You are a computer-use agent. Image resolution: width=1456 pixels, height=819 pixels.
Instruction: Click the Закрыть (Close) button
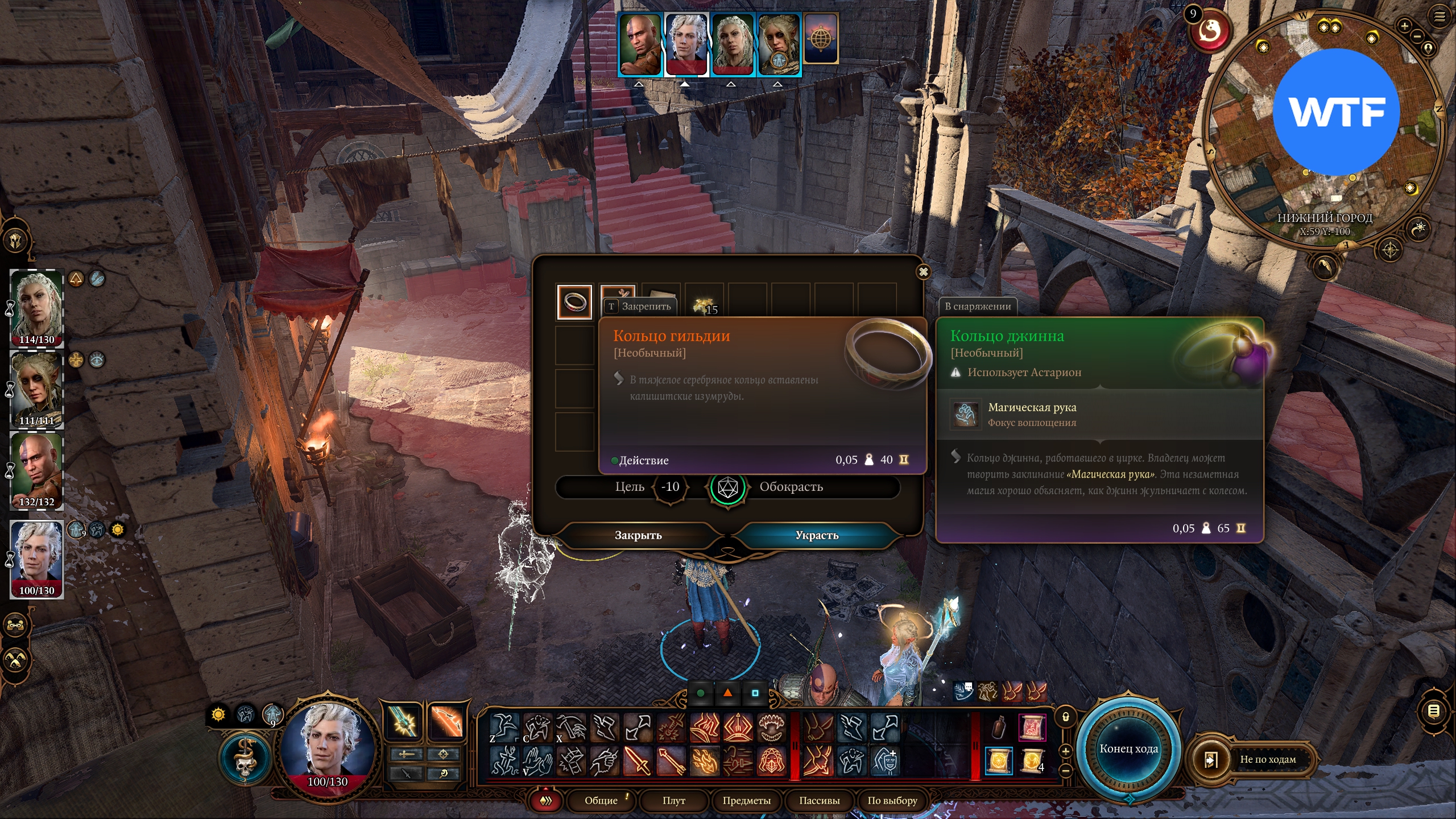click(638, 535)
